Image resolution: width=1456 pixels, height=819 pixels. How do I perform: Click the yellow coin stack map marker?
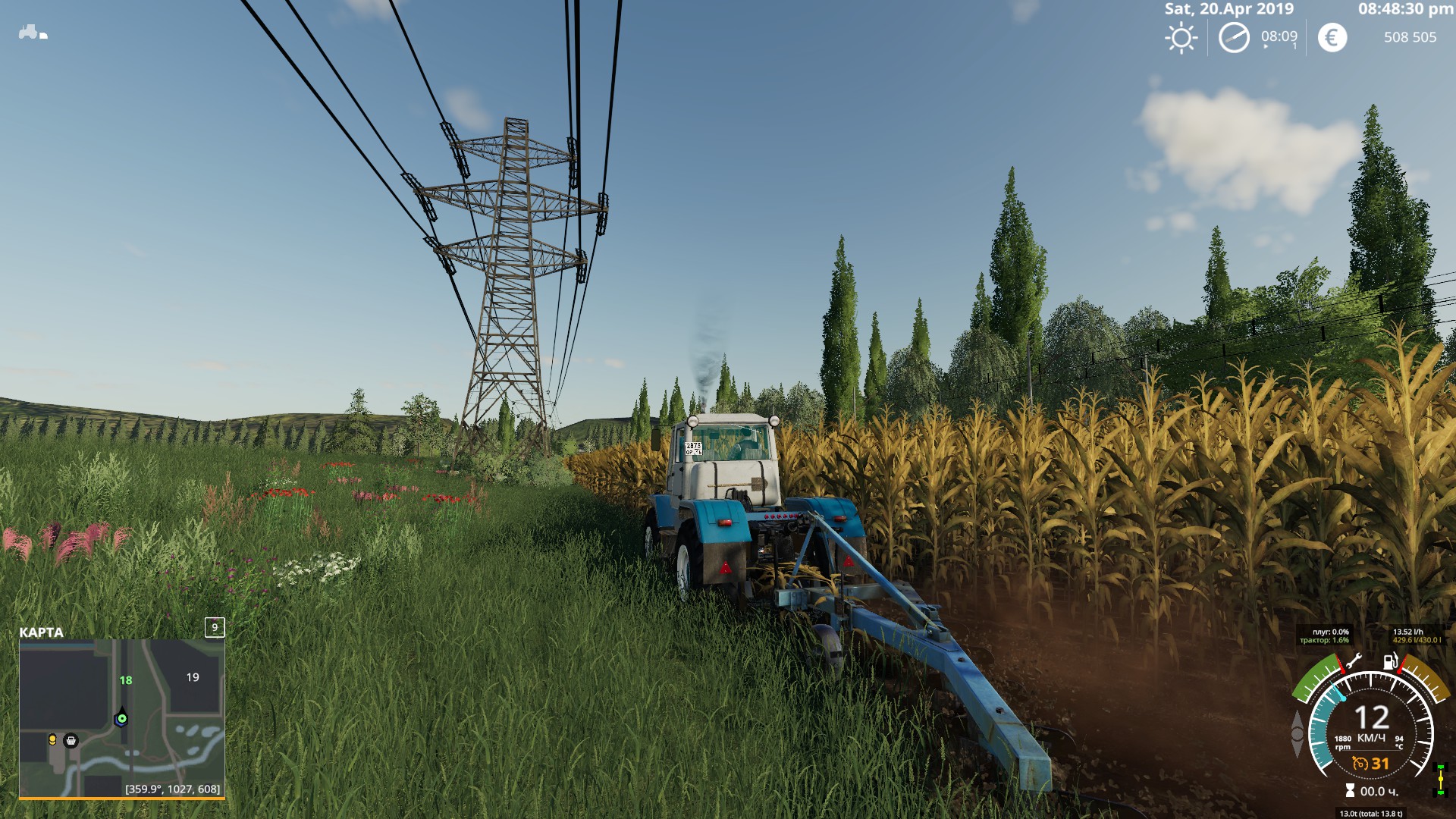click(x=52, y=739)
